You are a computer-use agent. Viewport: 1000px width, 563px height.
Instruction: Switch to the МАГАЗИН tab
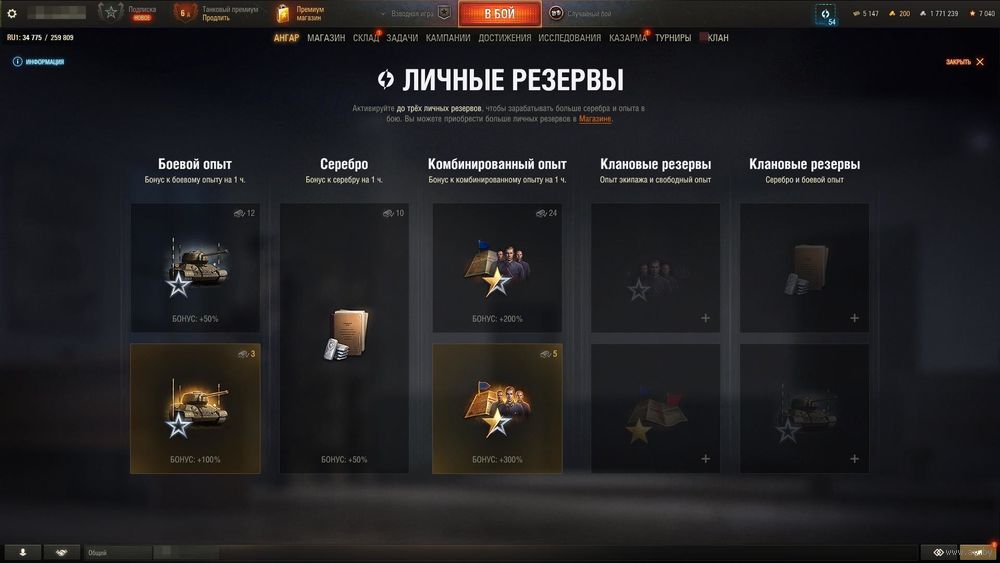(326, 38)
